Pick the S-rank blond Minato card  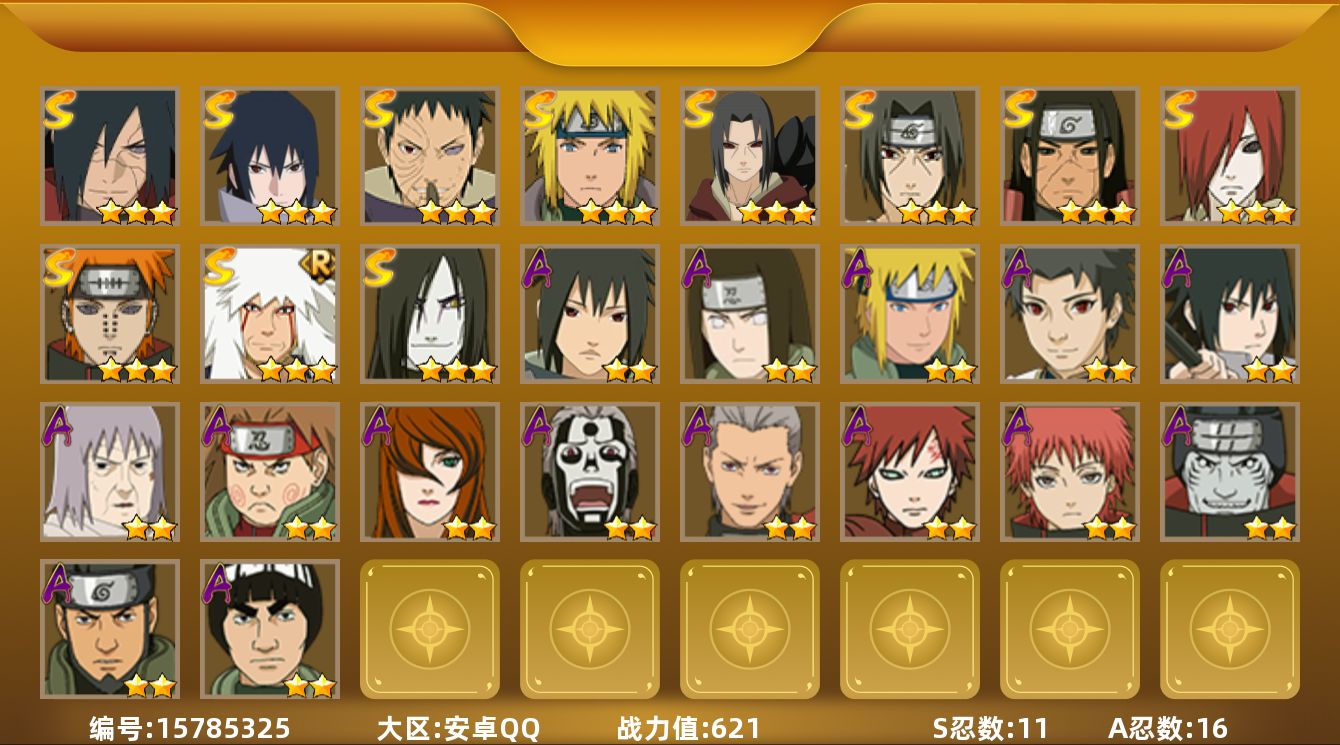point(590,155)
